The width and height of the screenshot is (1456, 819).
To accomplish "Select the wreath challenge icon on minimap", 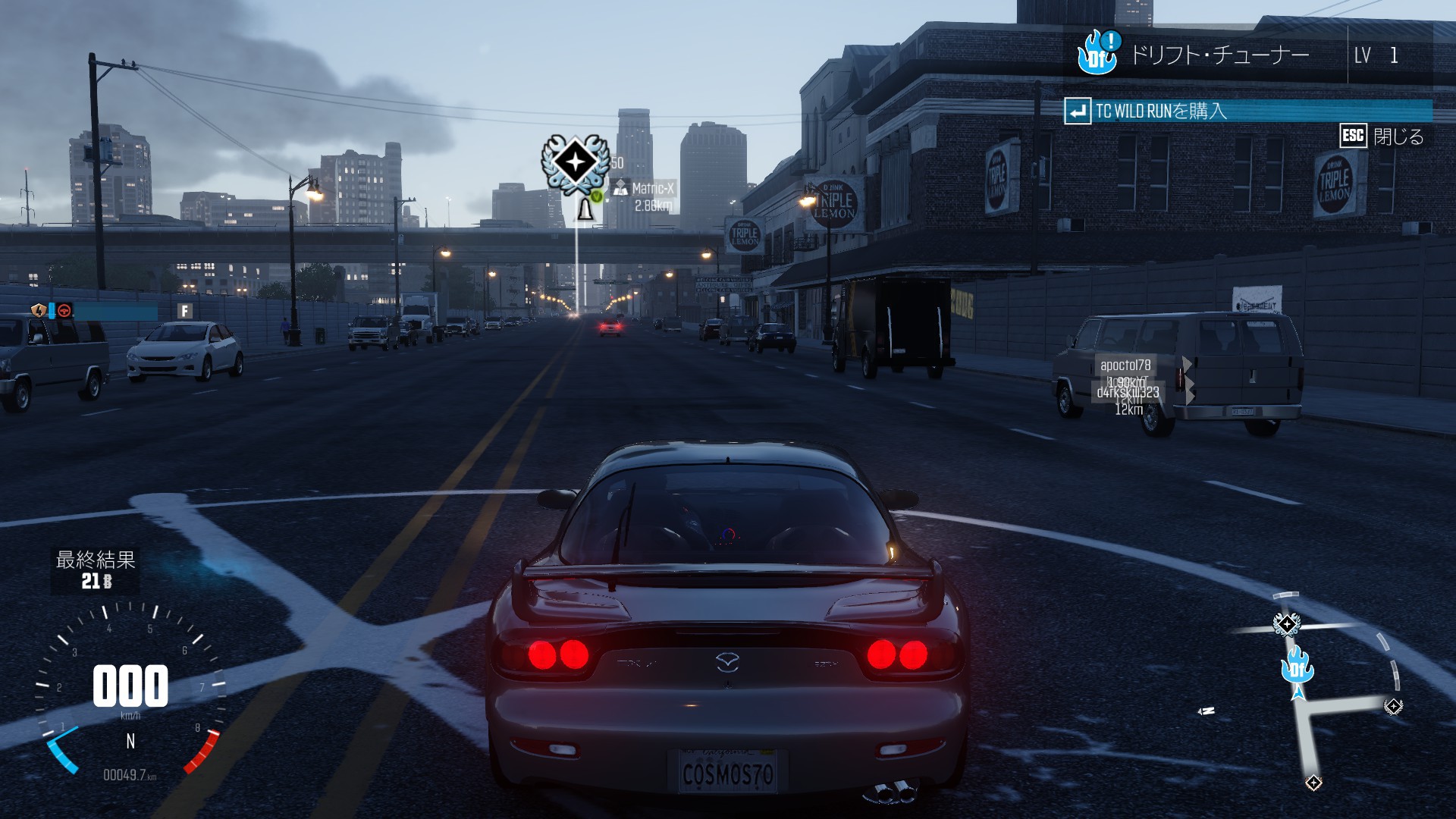I will click(x=1286, y=624).
